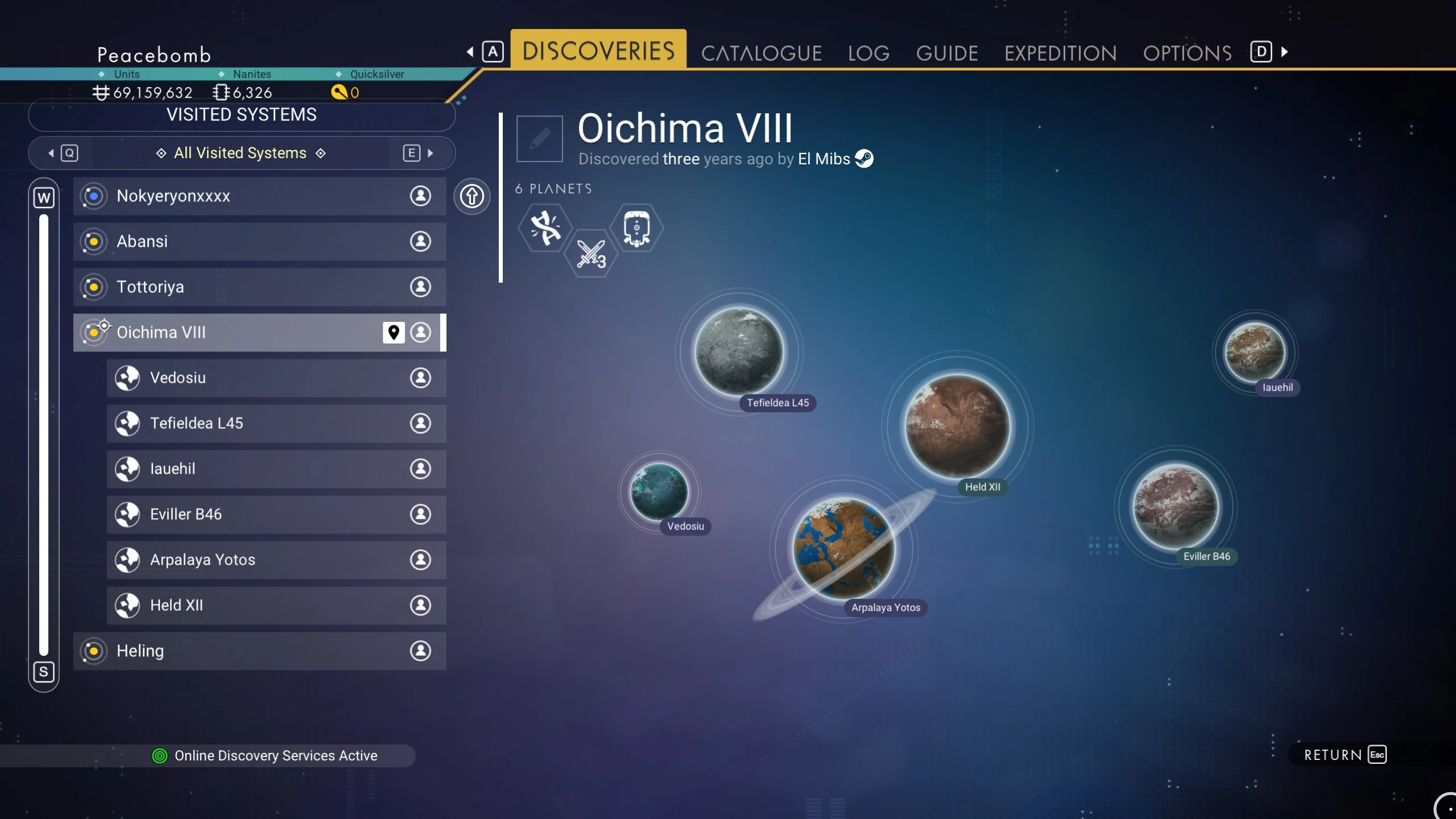Viewport: 1456px width, 819px height.
Task: Select the Iauehil planet on the map
Action: [1254, 351]
